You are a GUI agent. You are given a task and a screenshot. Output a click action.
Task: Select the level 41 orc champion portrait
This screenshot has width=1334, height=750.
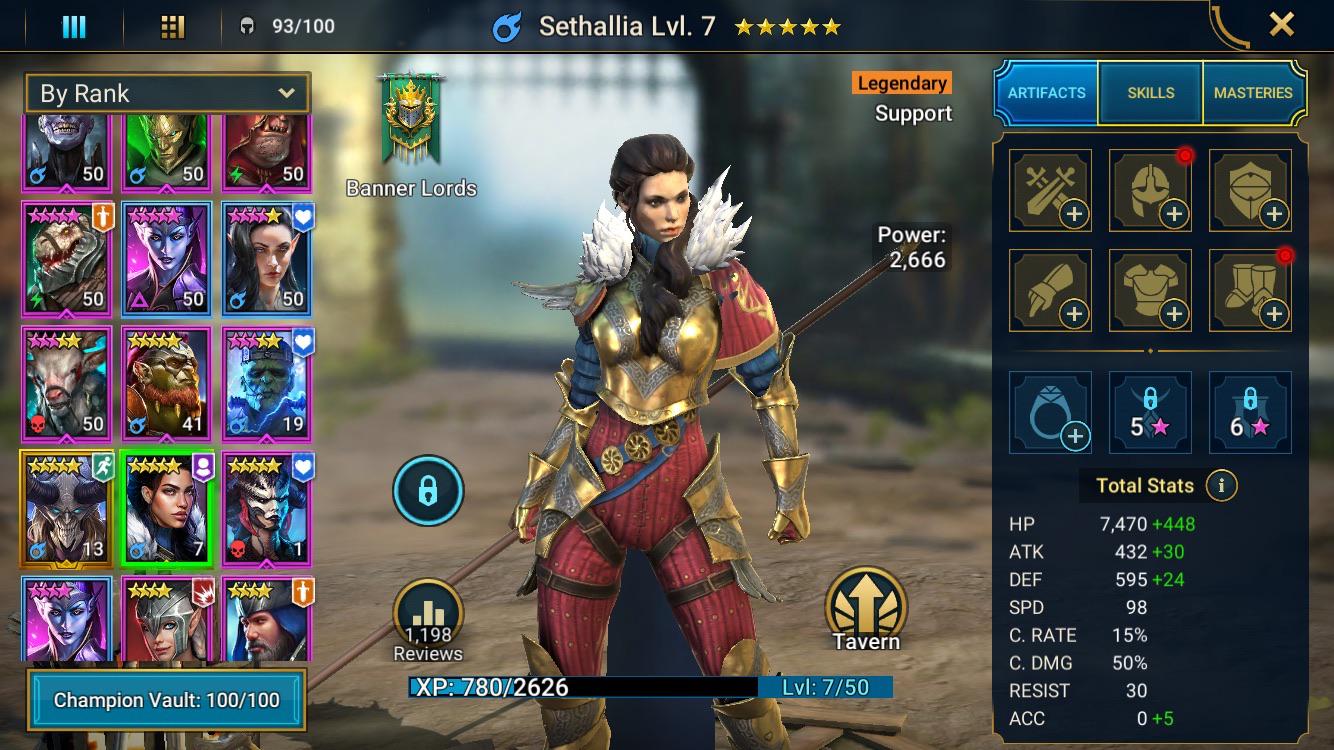tap(167, 384)
